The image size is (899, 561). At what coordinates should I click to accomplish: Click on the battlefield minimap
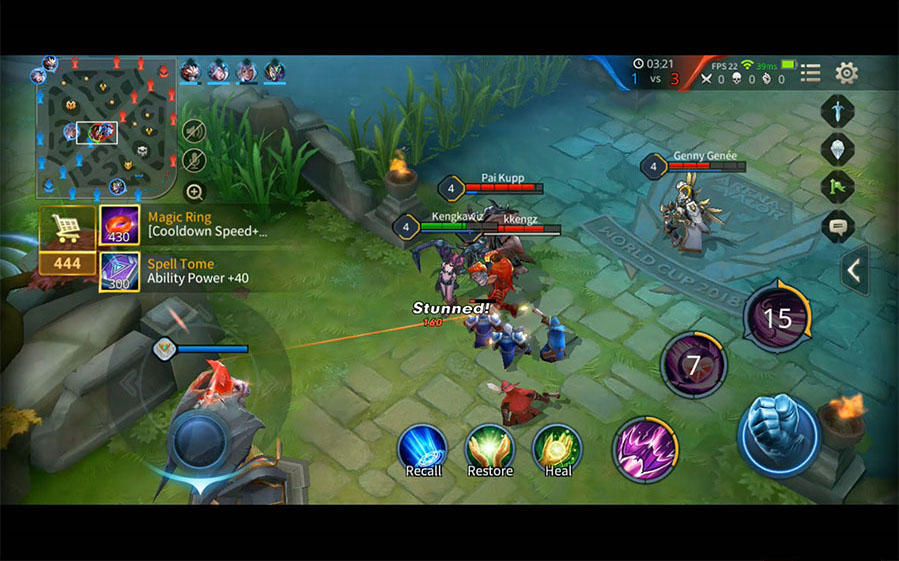pyautogui.click(x=106, y=125)
